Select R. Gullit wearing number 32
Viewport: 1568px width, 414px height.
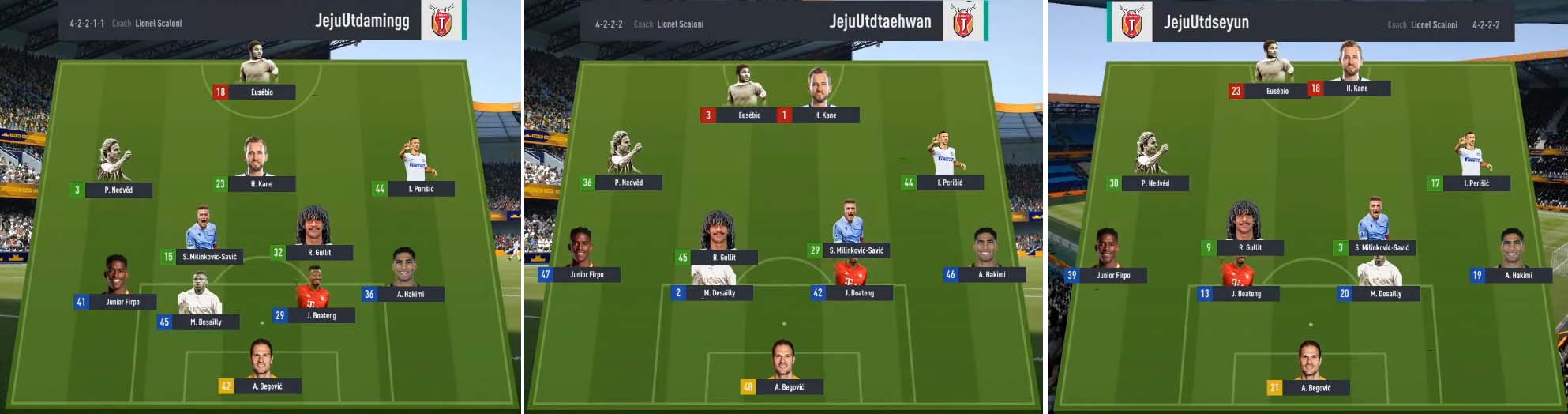(319, 253)
